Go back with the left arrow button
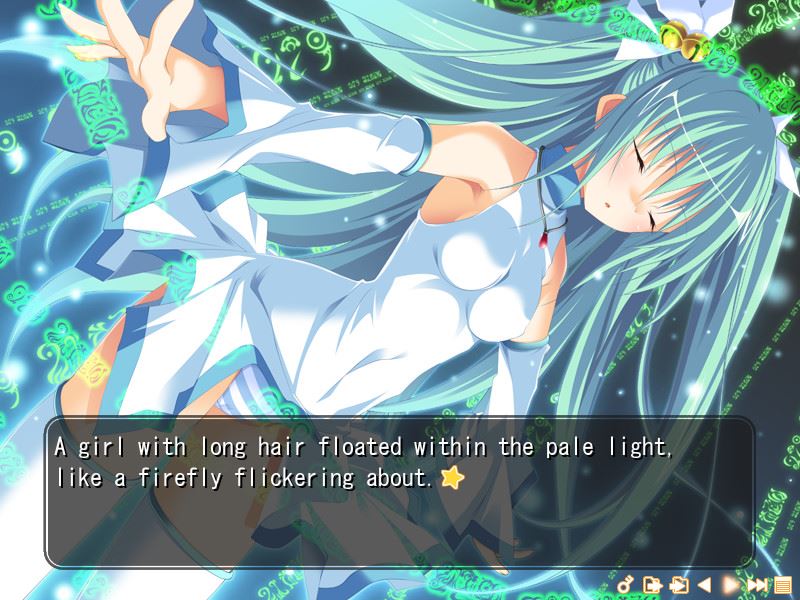Viewport: 800px width, 600px height. tap(704, 584)
